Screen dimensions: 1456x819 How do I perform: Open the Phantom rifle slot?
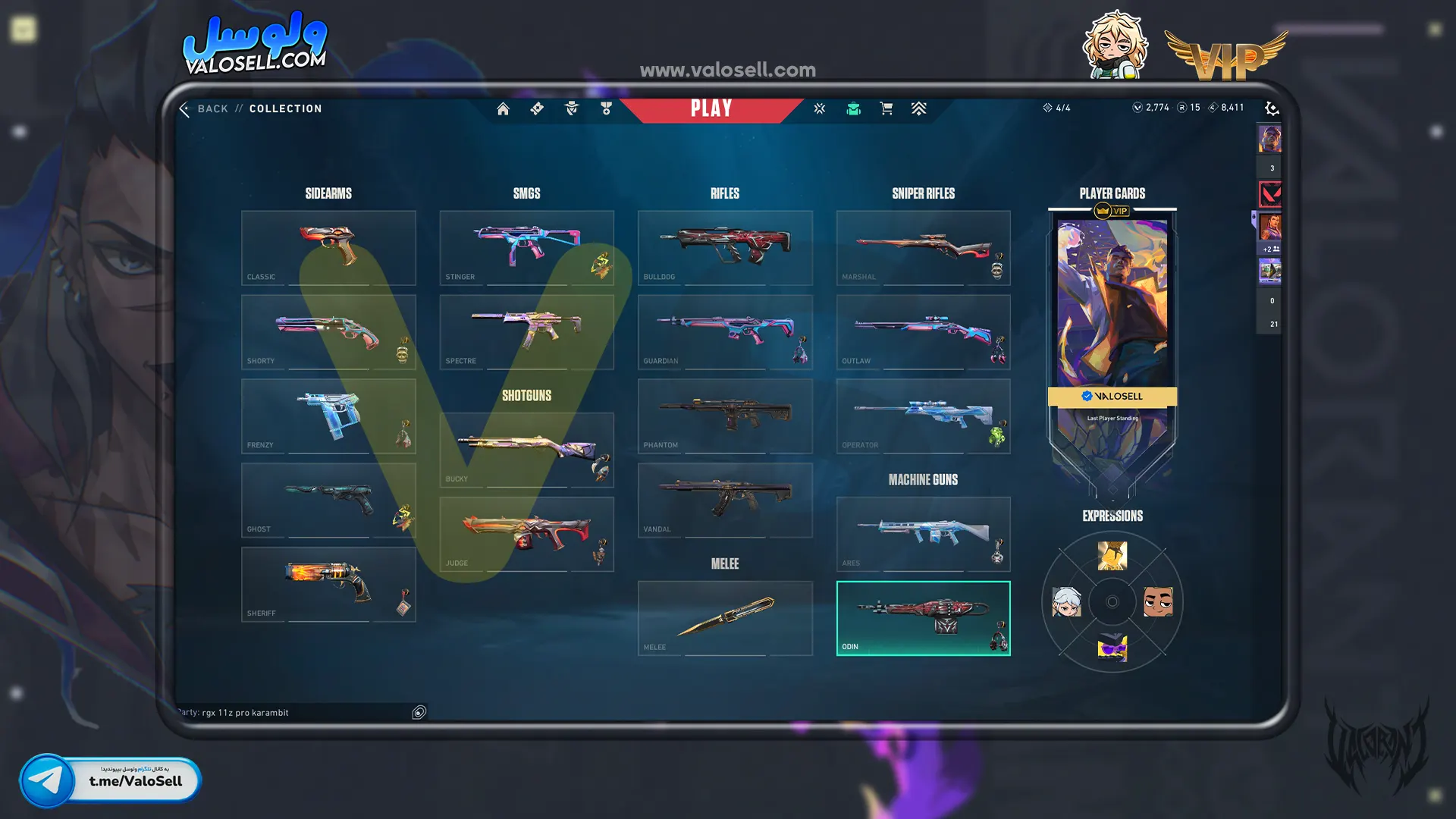724,416
